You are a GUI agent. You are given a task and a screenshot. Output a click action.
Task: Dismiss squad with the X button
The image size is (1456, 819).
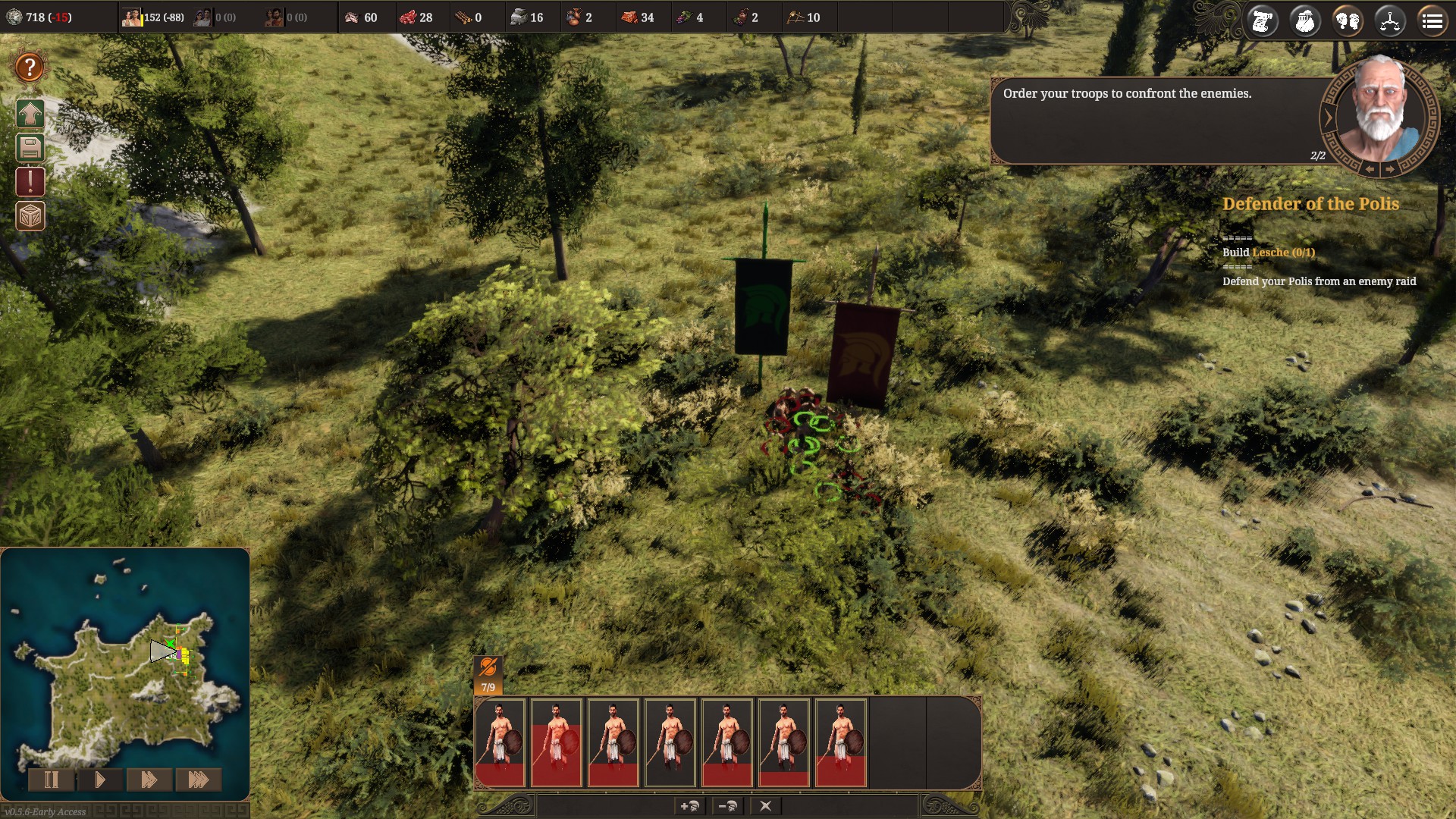point(765,806)
